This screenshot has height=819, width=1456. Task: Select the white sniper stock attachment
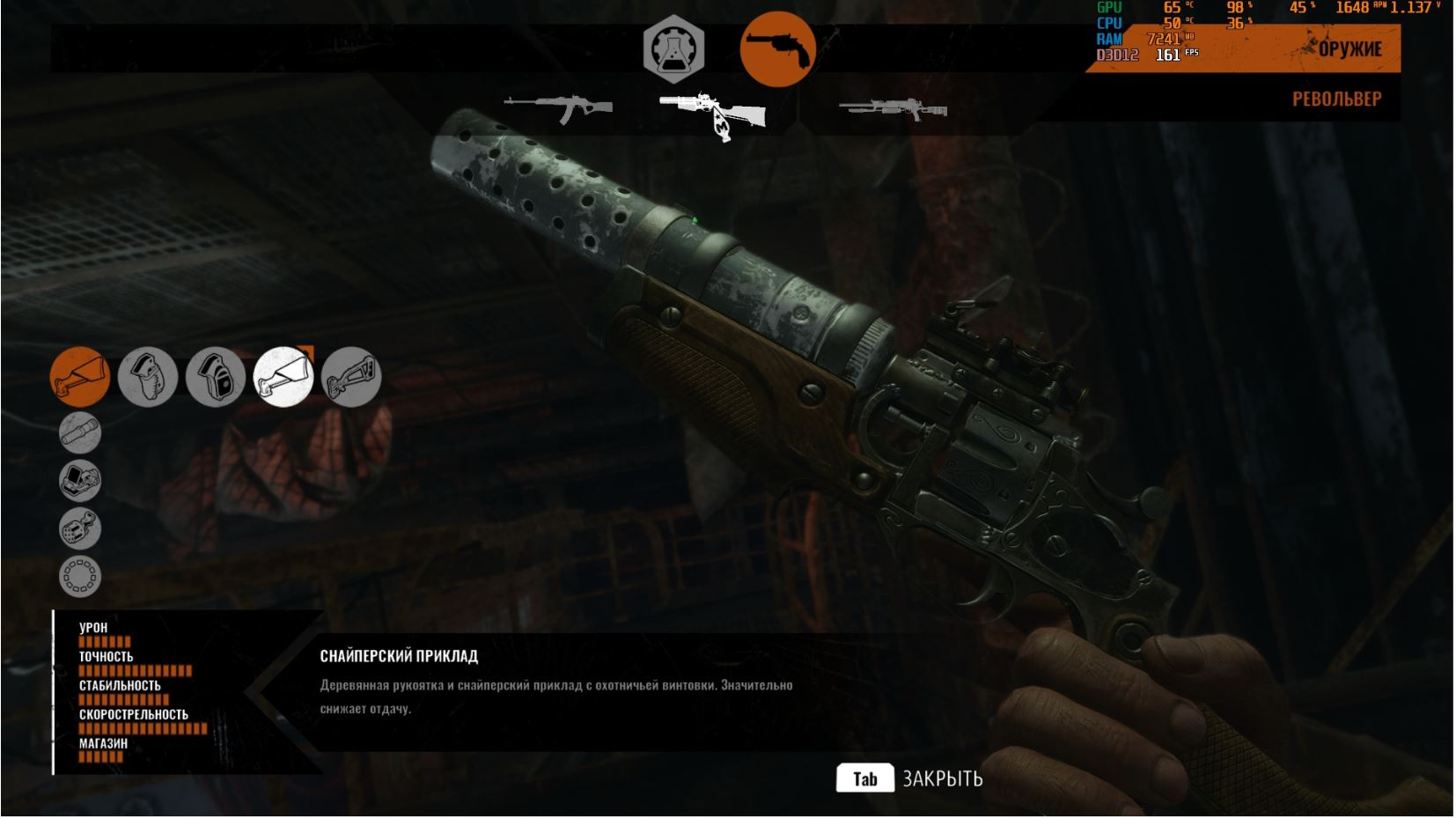(283, 377)
